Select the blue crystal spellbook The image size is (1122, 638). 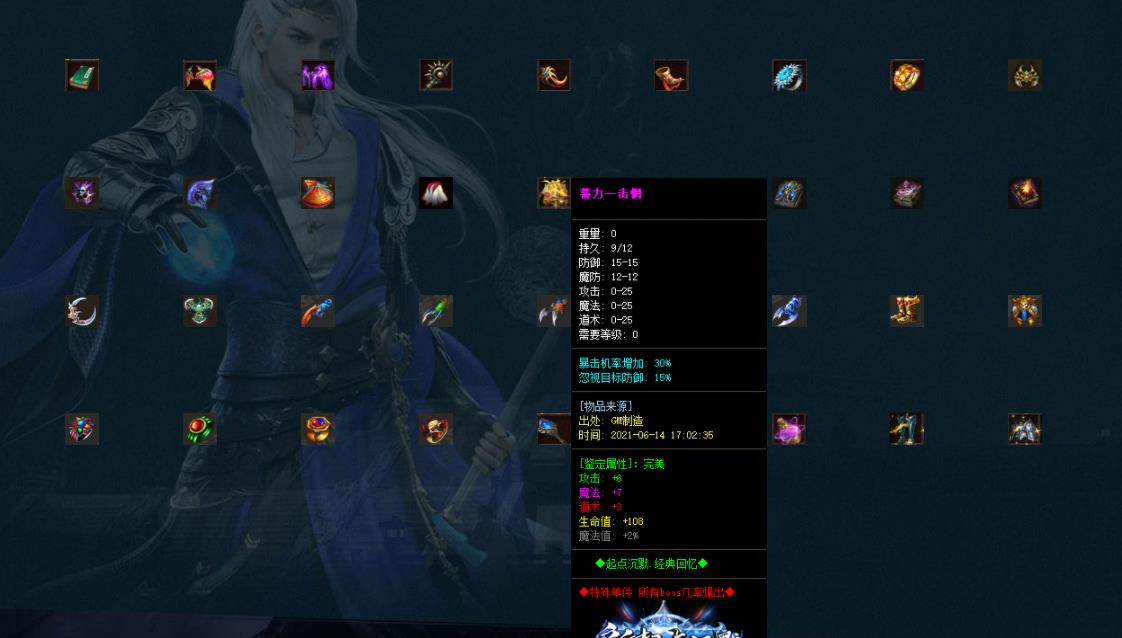[x=789, y=193]
